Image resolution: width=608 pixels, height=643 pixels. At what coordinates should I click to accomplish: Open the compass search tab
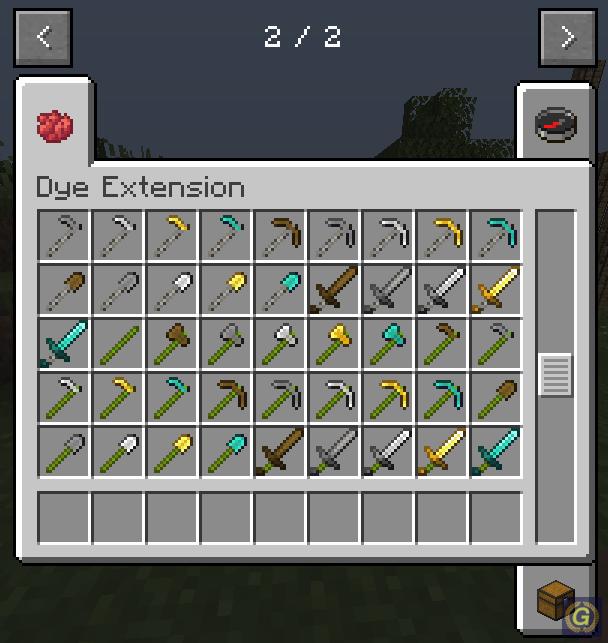pyautogui.click(x=554, y=124)
